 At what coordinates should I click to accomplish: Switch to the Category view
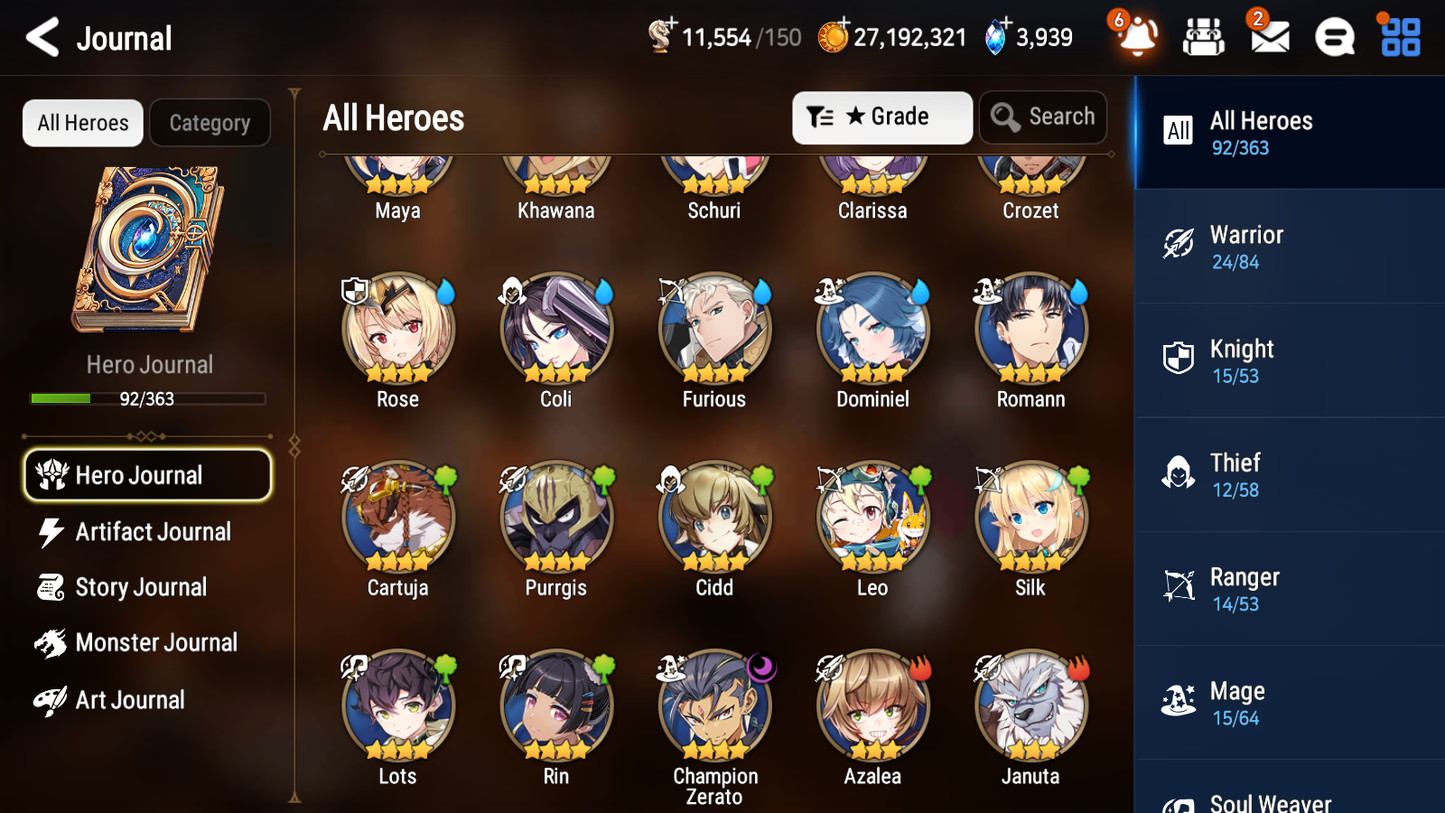tap(210, 123)
